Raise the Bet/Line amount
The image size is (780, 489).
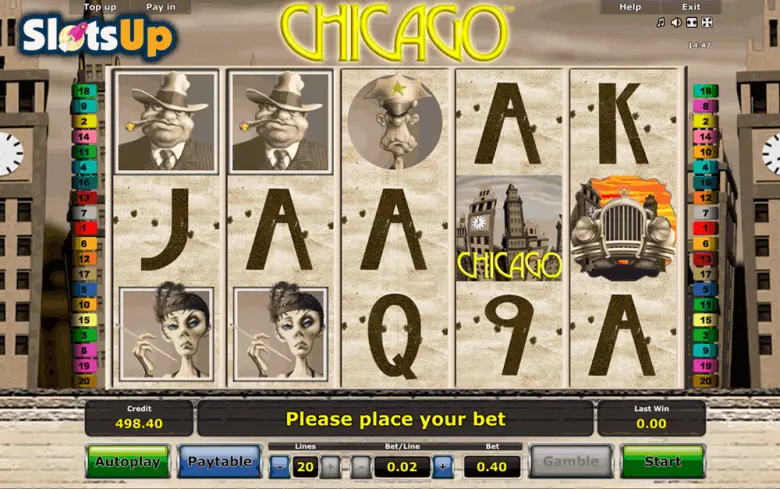[x=442, y=466]
